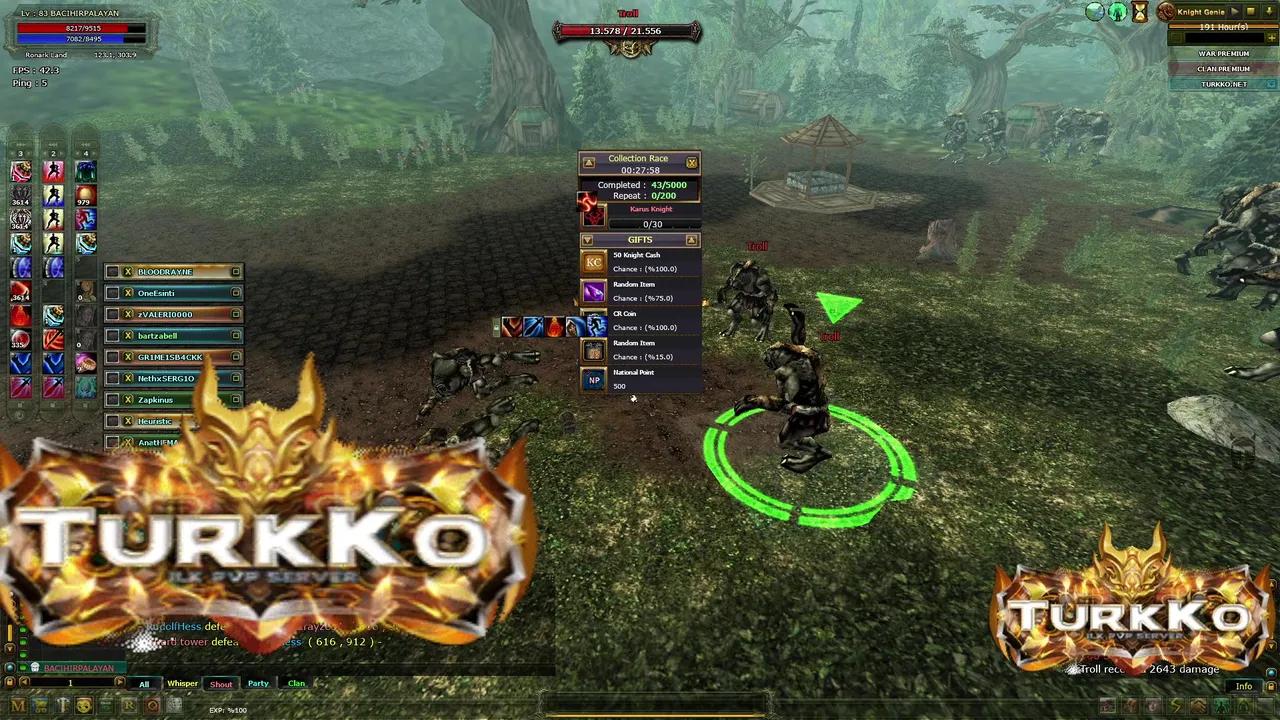
Task: Switch to the Clan chat tab
Action: click(297, 684)
